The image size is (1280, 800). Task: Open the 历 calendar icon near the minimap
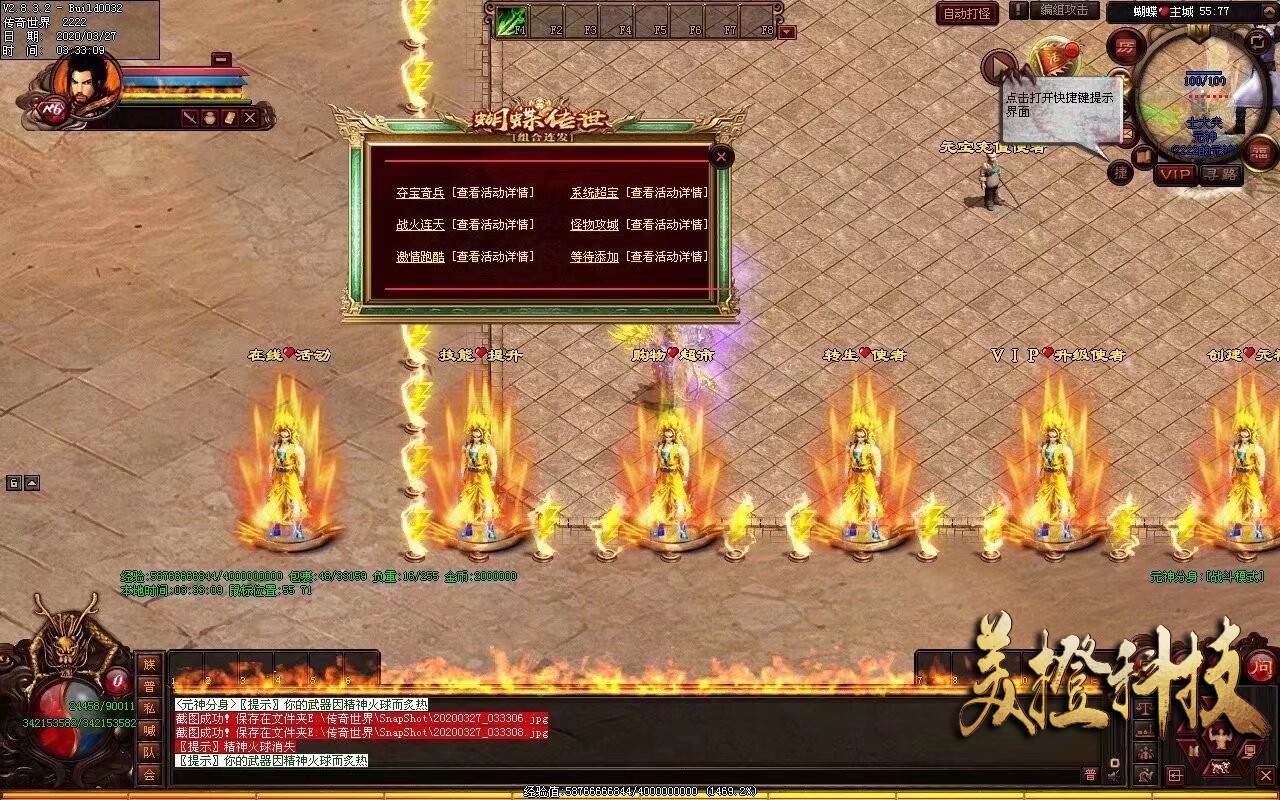pyautogui.click(x=1126, y=45)
